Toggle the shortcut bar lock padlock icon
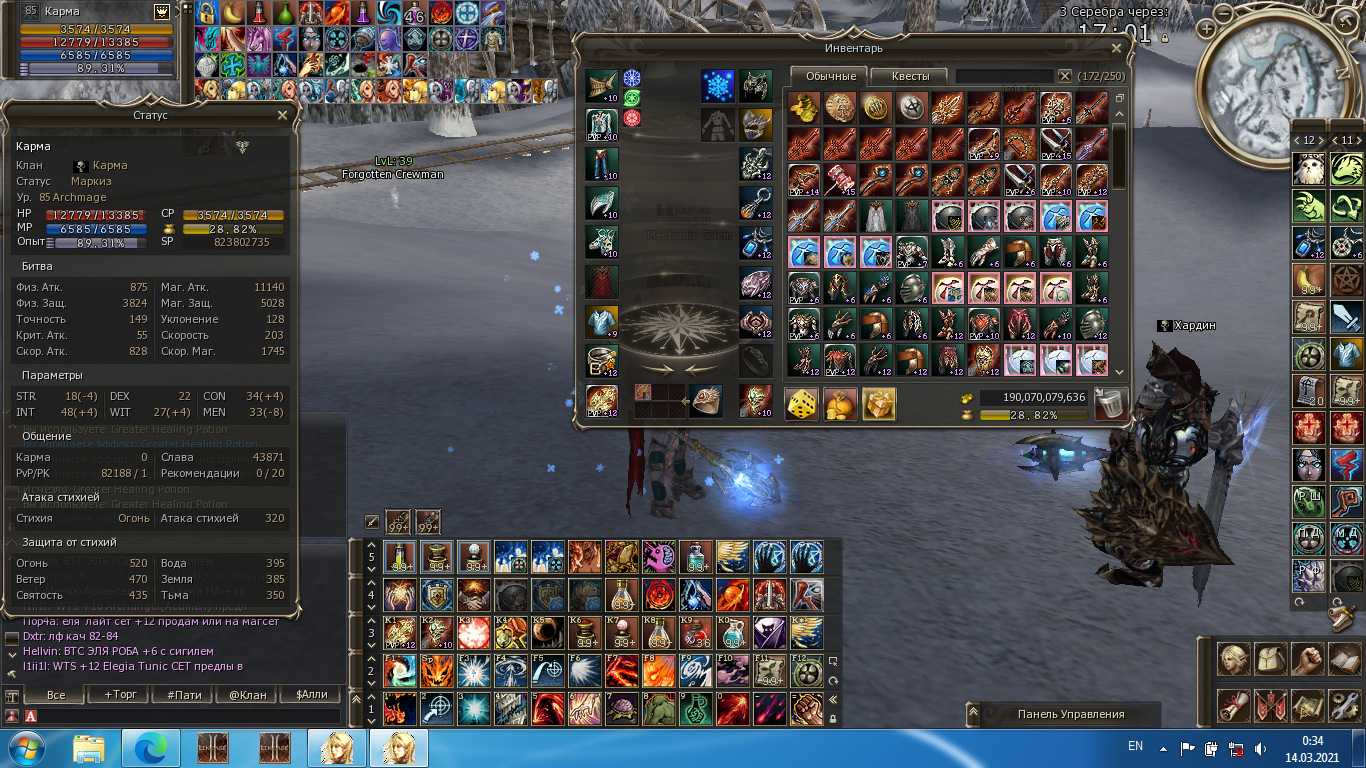The width and height of the screenshot is (1366, 768). coord(833,718)
